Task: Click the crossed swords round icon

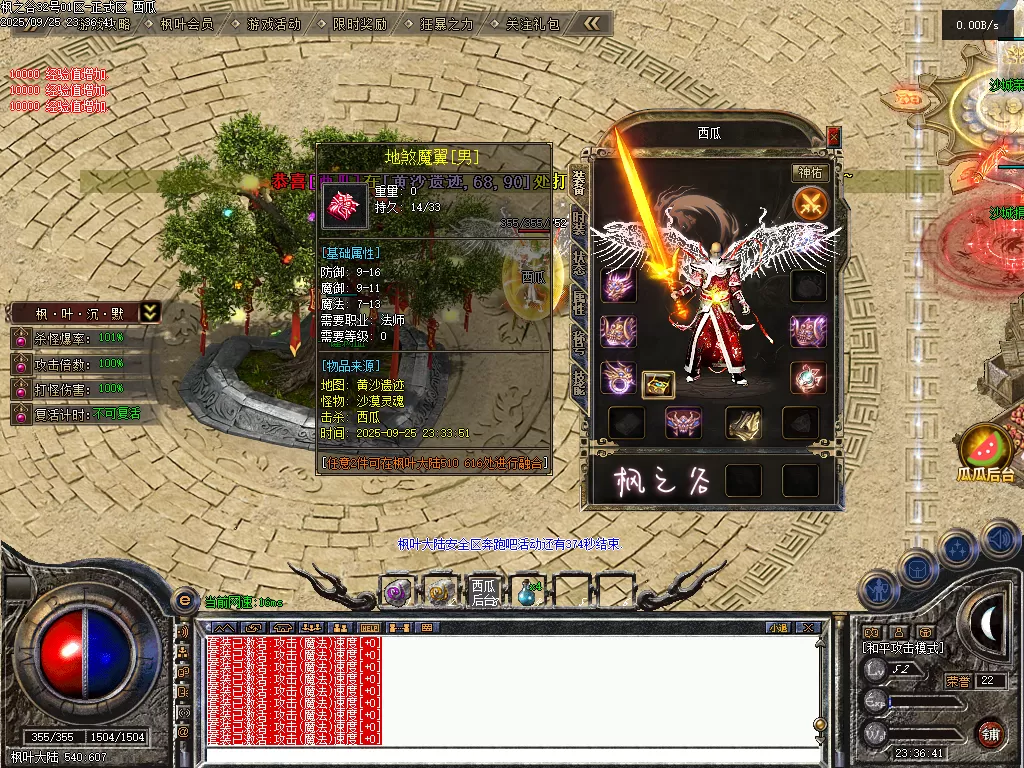Action: (x=810, y=204)
